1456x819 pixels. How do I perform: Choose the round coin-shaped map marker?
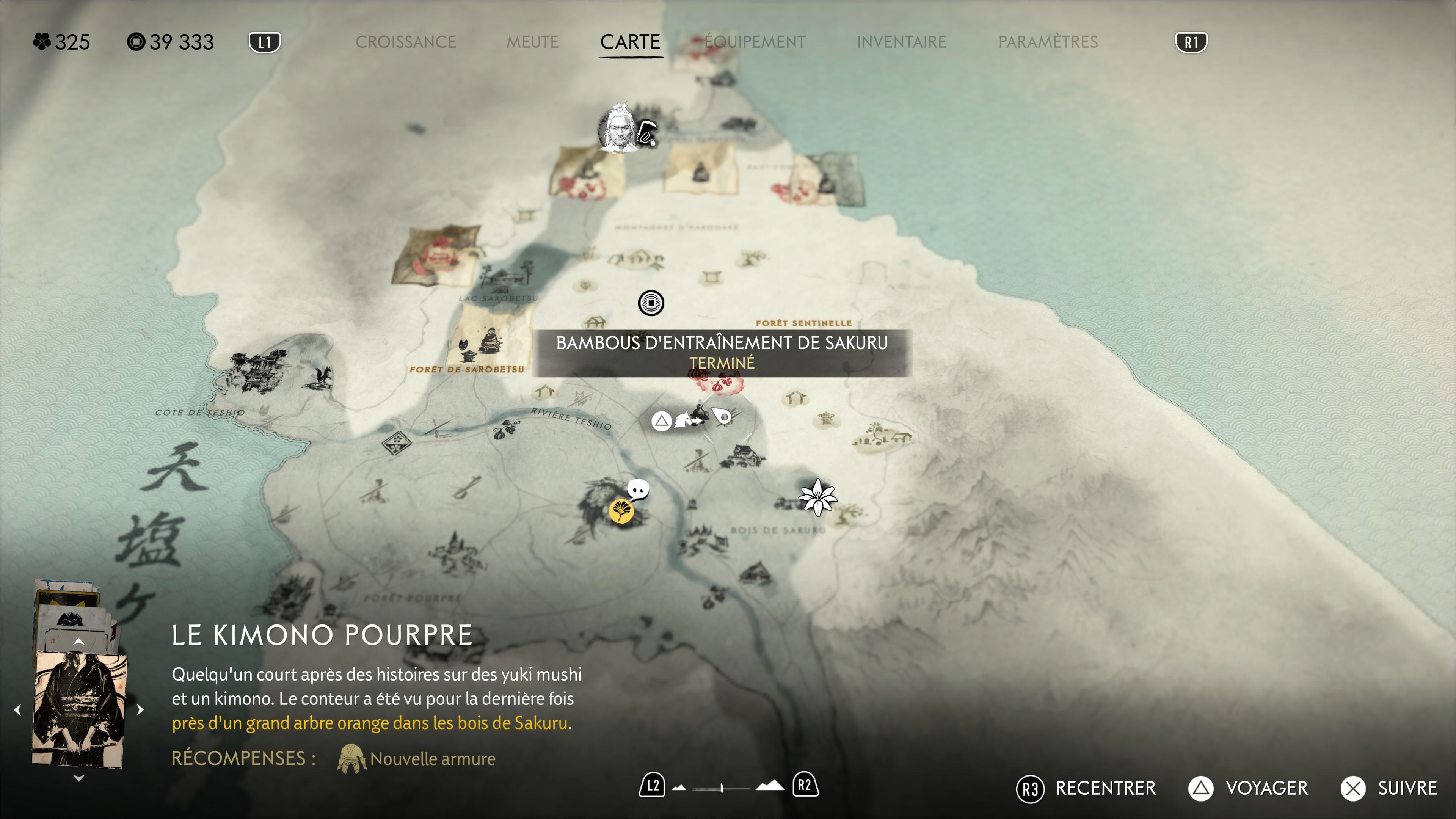pos(651,303)
